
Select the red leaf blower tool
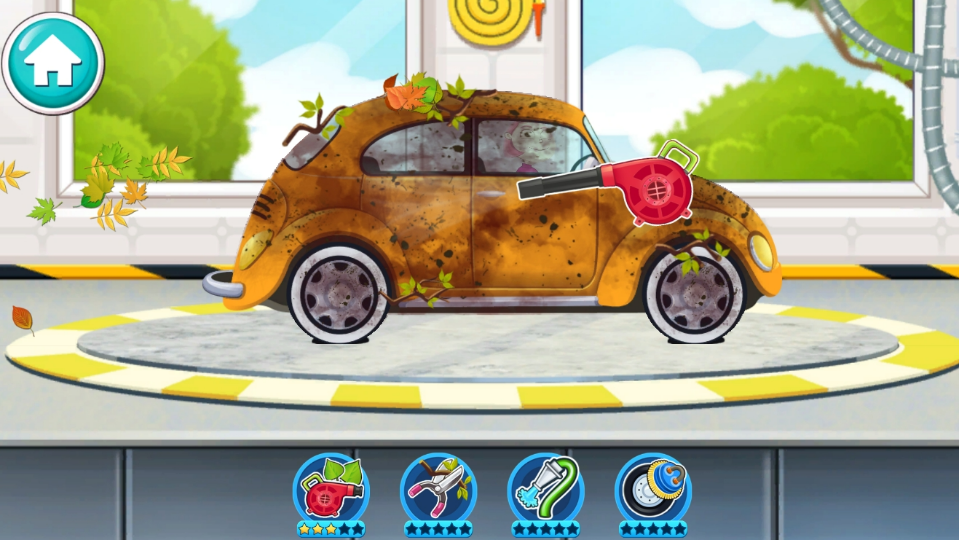(331, 488)
